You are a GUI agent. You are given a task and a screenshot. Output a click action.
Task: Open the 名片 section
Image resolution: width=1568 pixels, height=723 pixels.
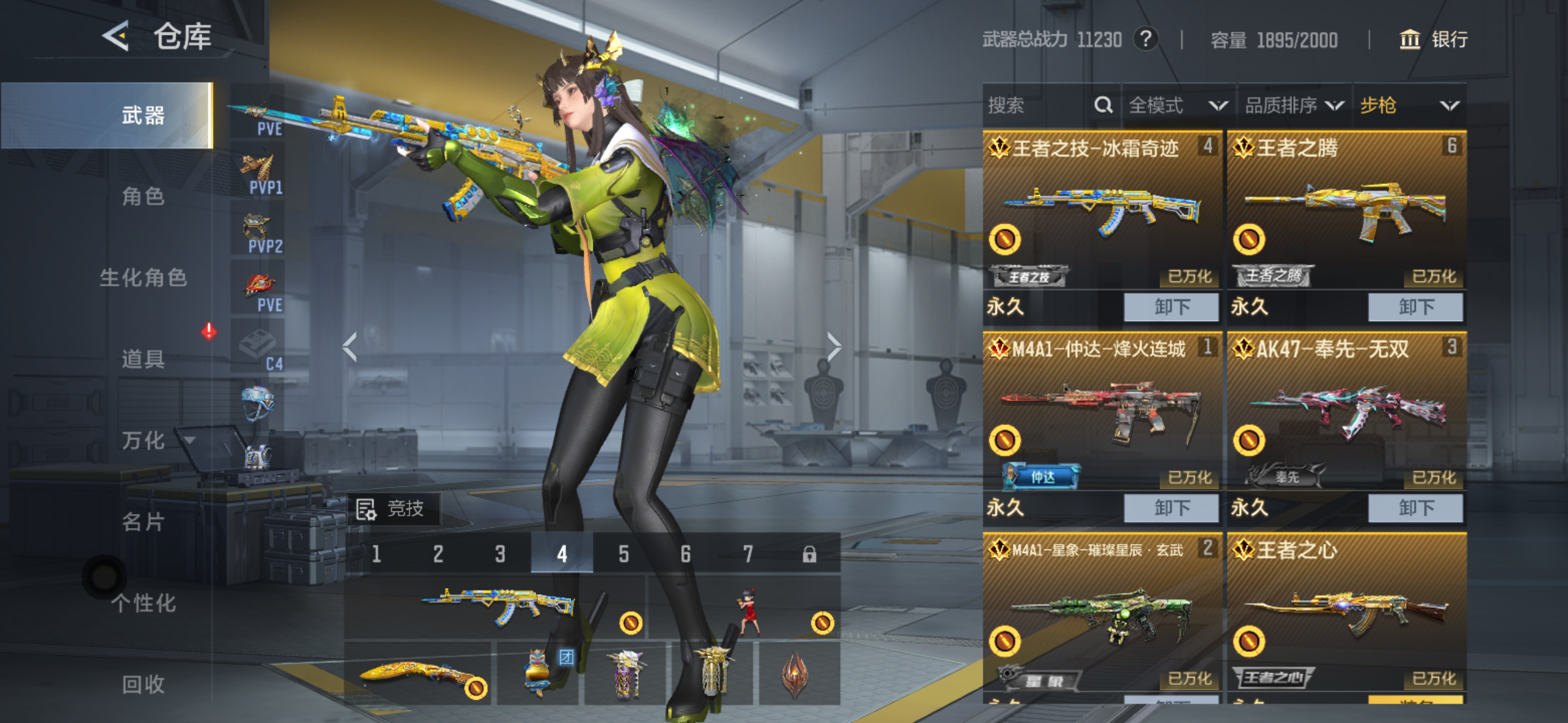point(143,522)
